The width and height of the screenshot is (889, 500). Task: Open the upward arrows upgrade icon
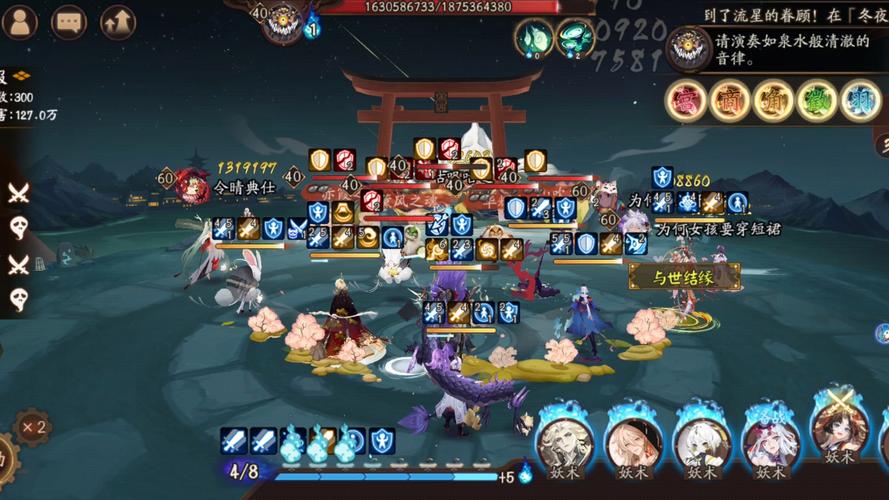click(x=118, y=20)
